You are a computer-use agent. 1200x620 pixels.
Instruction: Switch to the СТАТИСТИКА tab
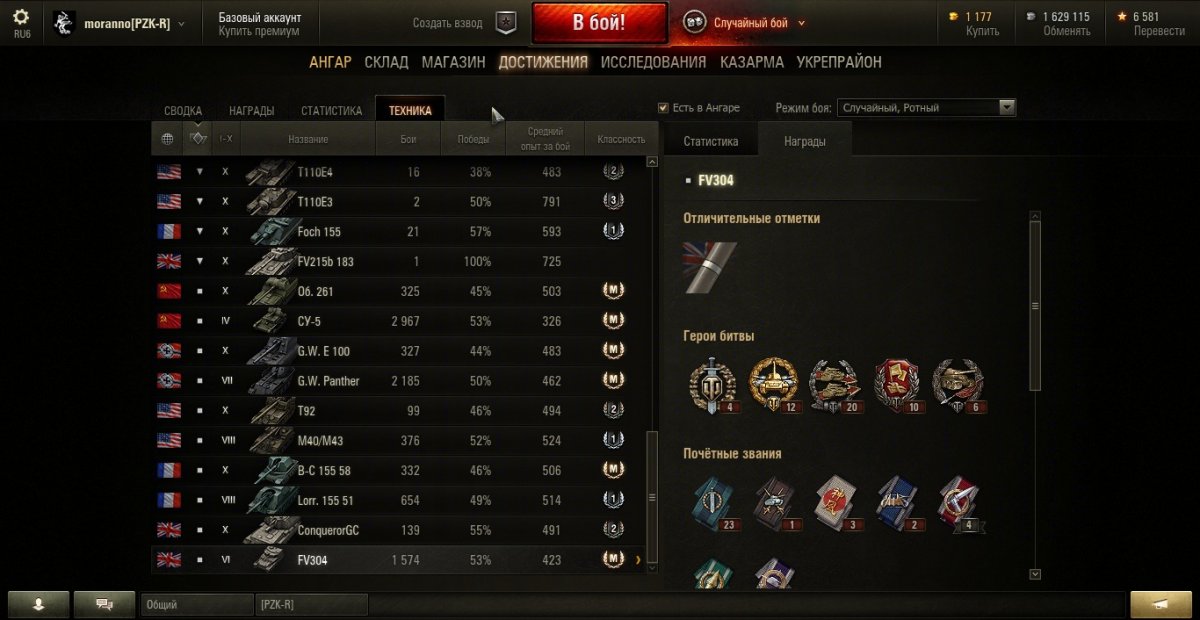pyautogui.click(x=331, y=111)
